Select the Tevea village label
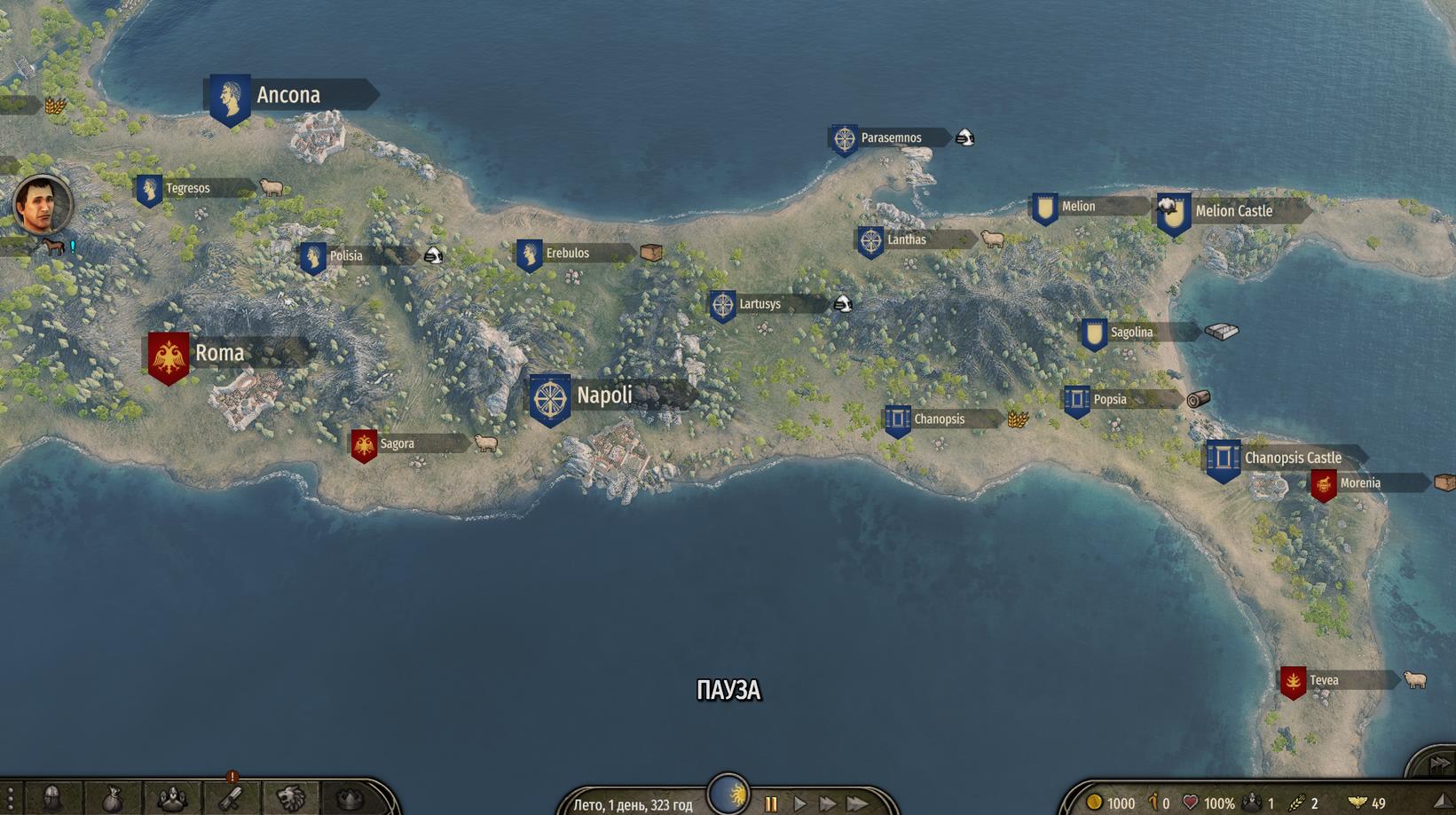 tap(1323, 680)
